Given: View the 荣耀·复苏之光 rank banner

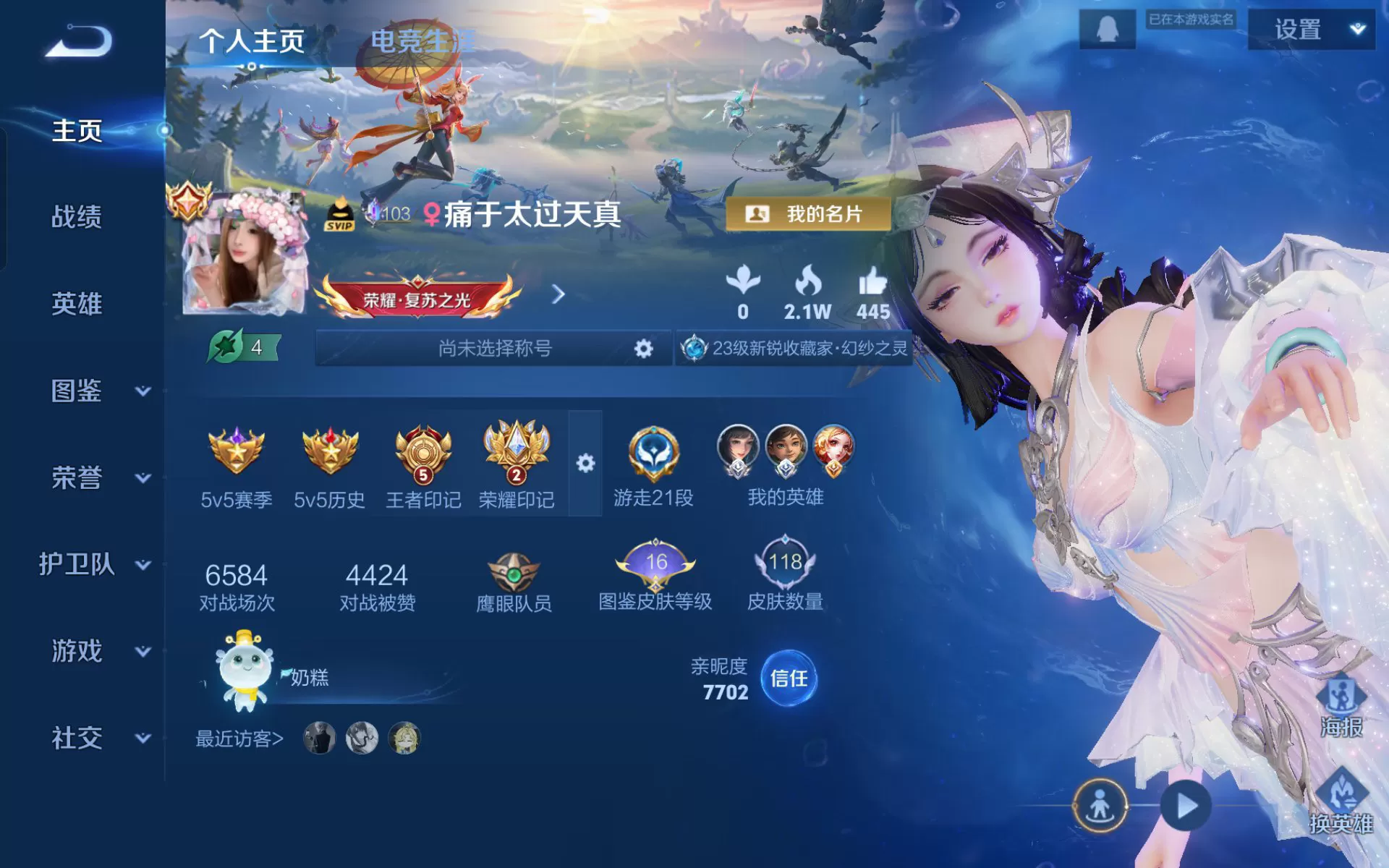Looking at the screenshot, I should 417,297.
